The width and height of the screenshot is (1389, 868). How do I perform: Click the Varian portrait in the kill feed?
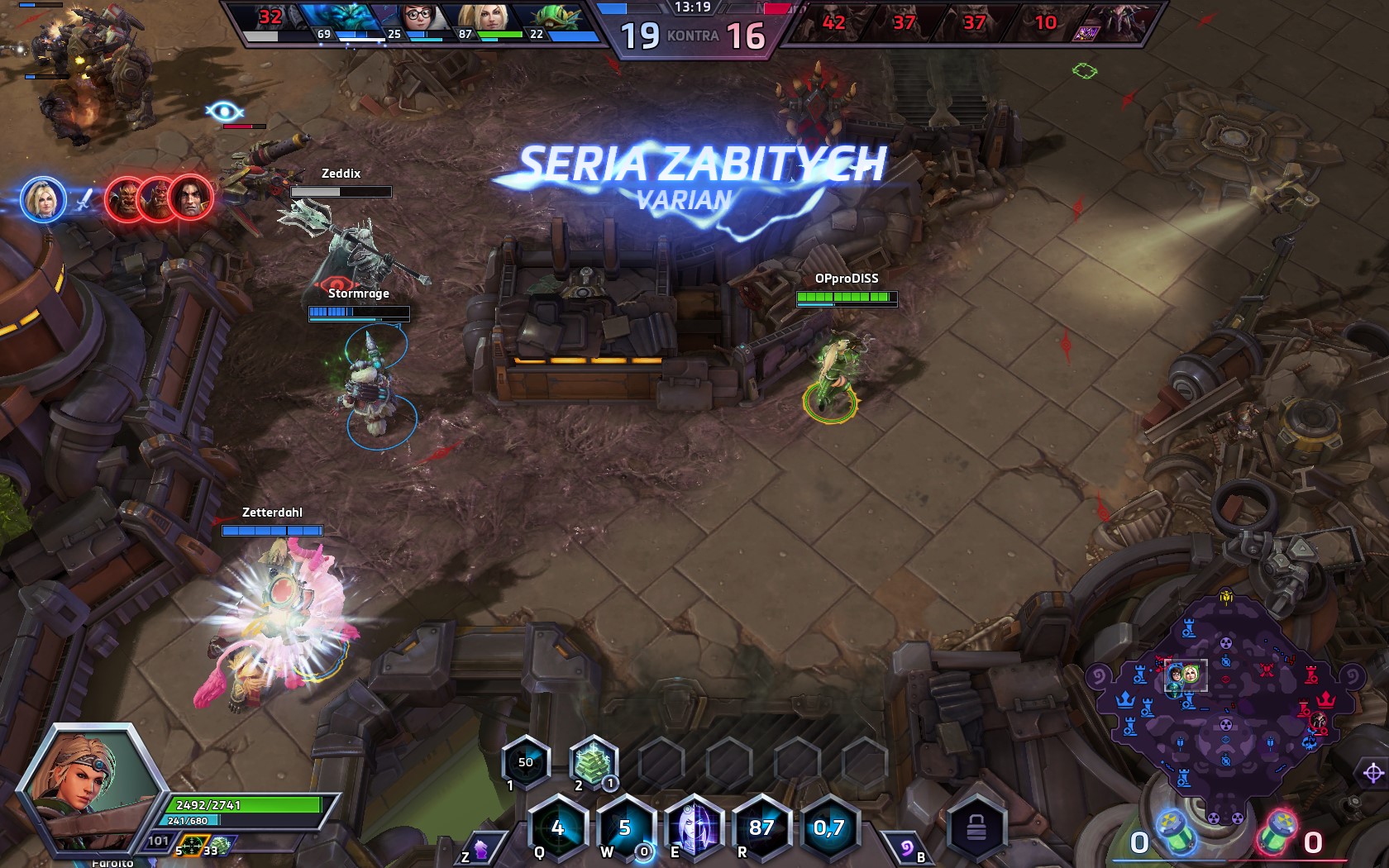(191, 198)
